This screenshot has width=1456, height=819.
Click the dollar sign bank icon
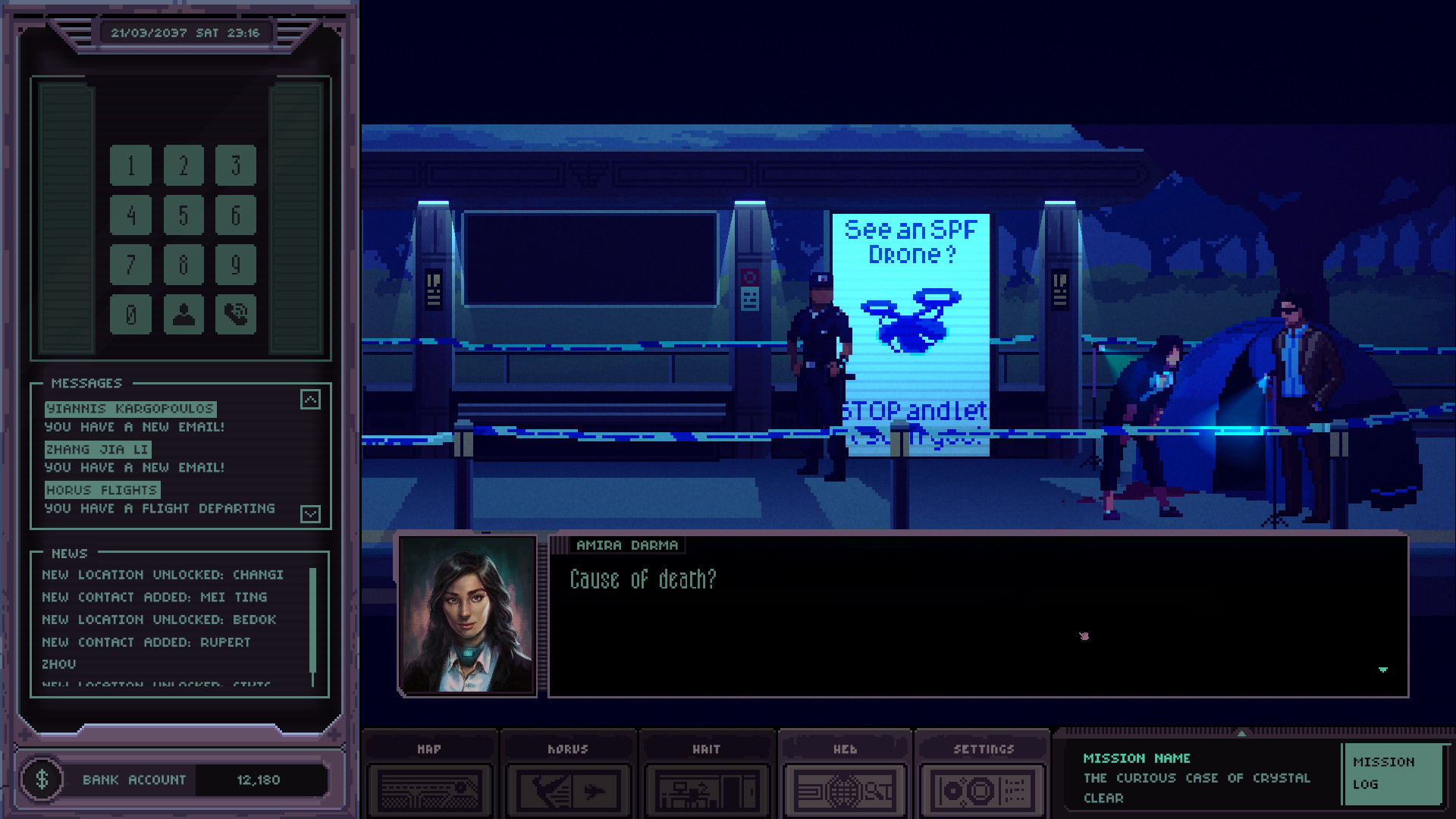click(x=43, y=780)
